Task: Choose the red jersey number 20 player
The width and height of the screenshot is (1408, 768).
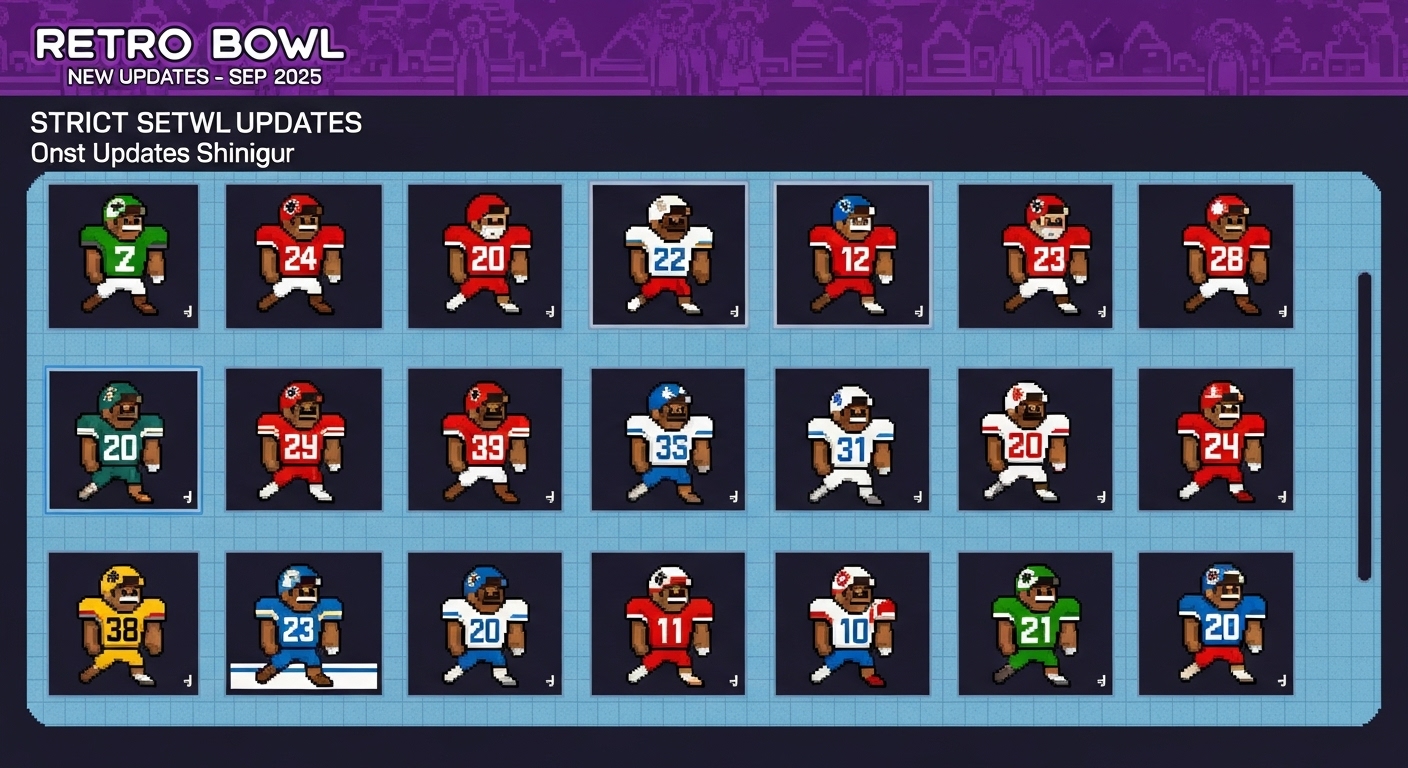Action: pyautogui.click(x=485, y=256)
